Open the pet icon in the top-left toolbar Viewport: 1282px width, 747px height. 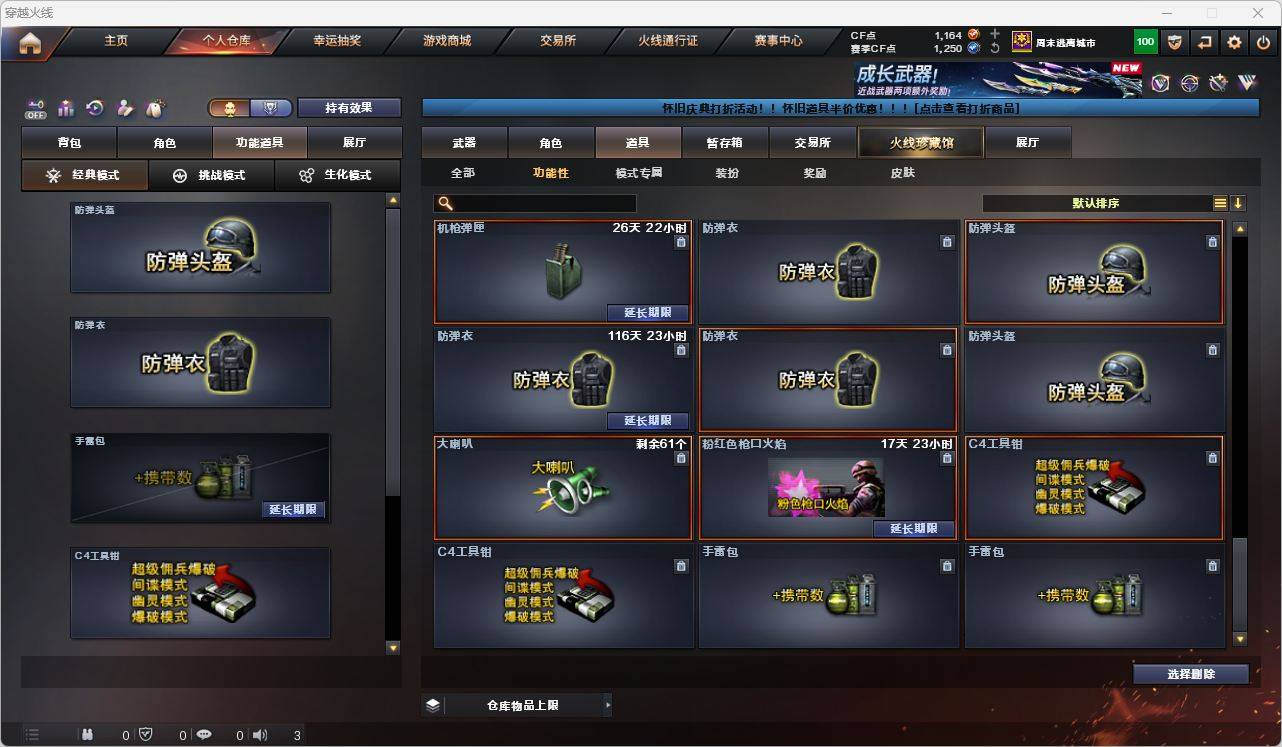coord(155,107)
